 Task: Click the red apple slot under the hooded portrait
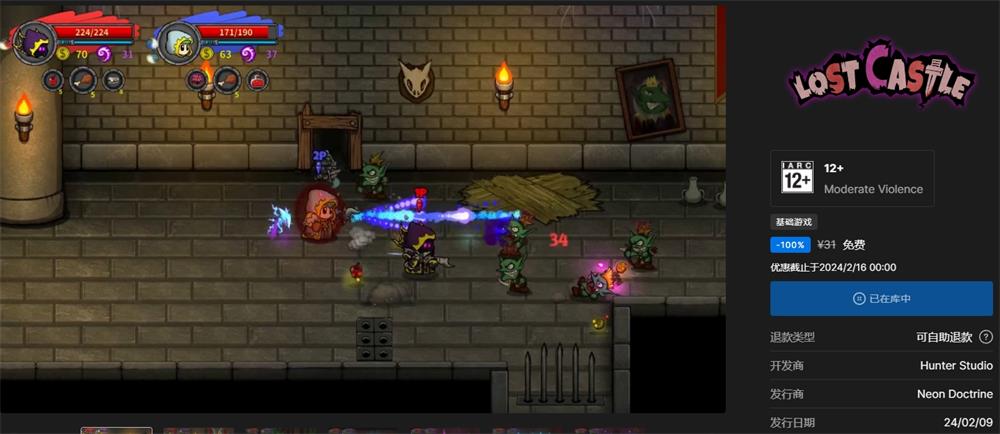pyautogui.click(x=53, y=79)
